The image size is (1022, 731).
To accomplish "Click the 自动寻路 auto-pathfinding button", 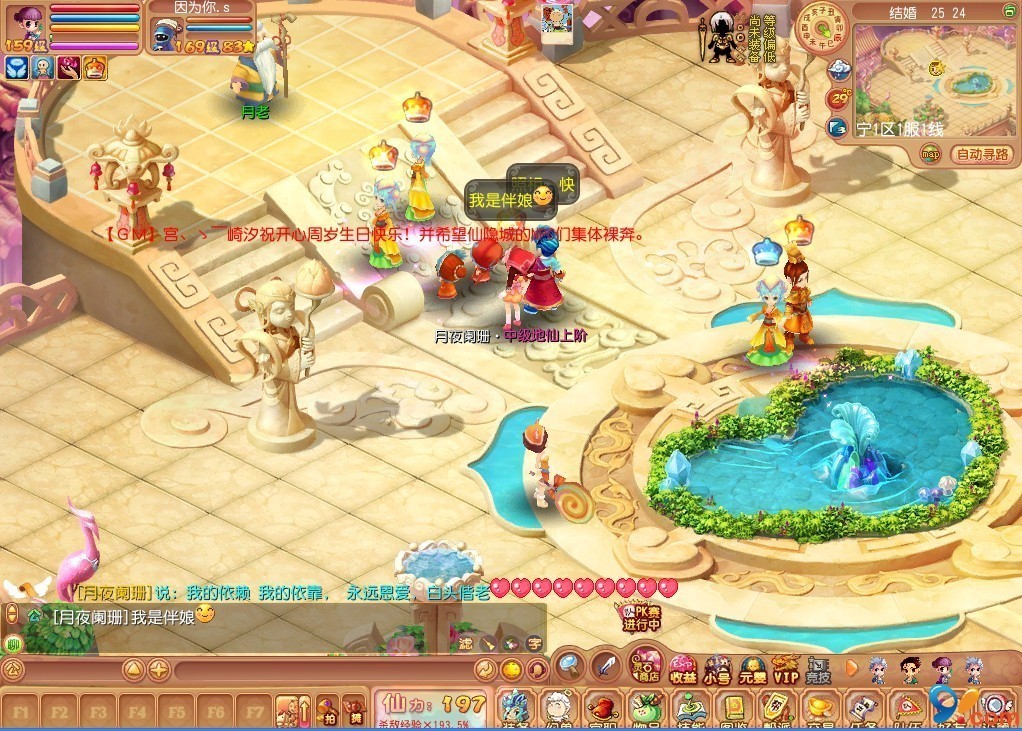I will (x=982, y=154).
